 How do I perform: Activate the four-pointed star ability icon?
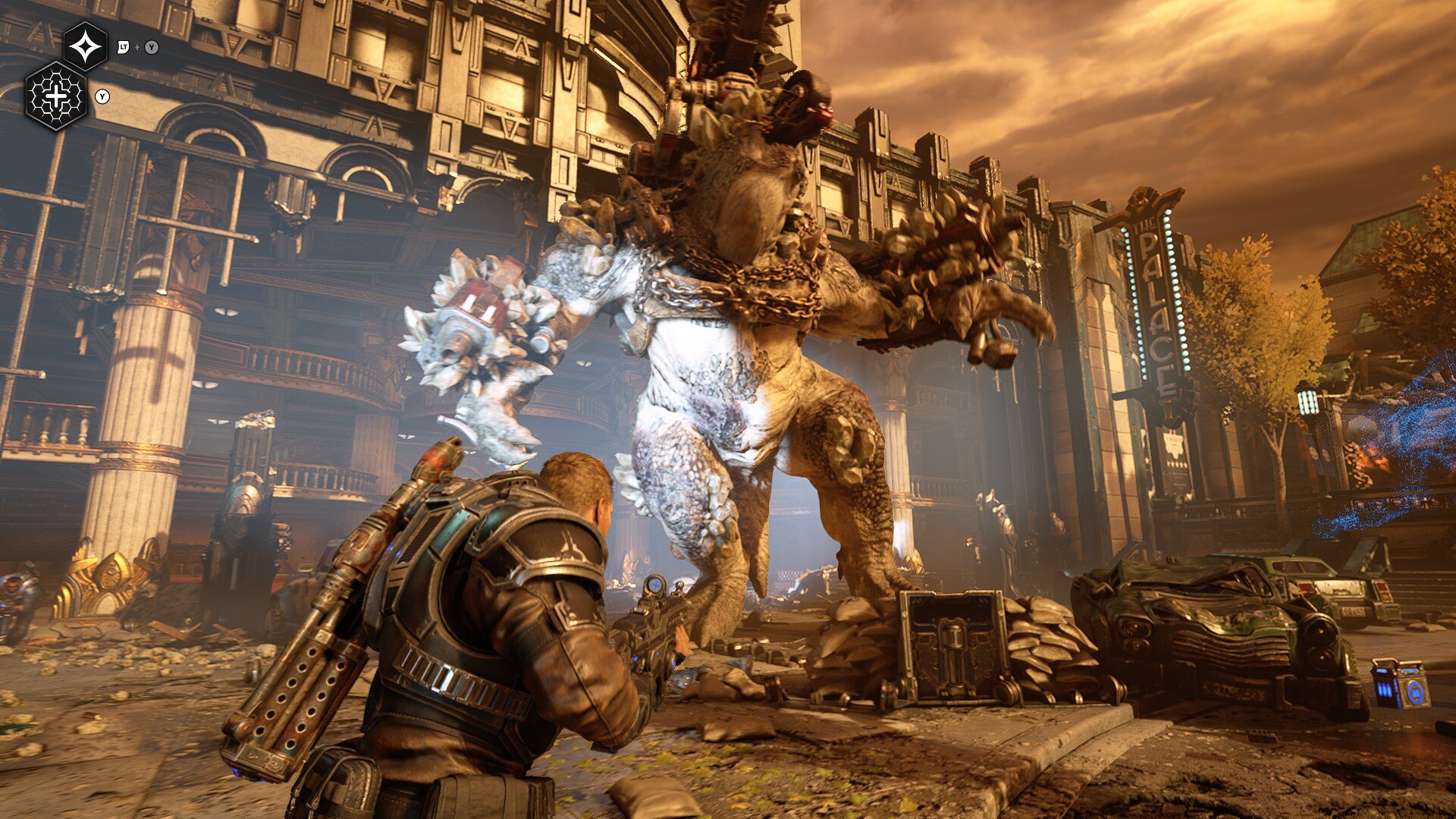tap(85, 47)
